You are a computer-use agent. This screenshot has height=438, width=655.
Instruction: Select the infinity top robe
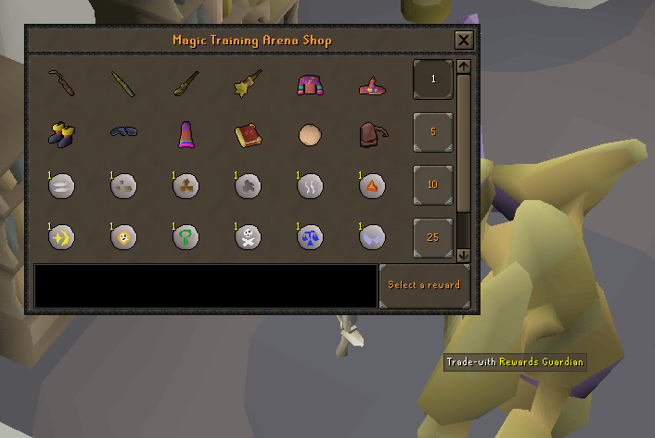click(310, 84)
